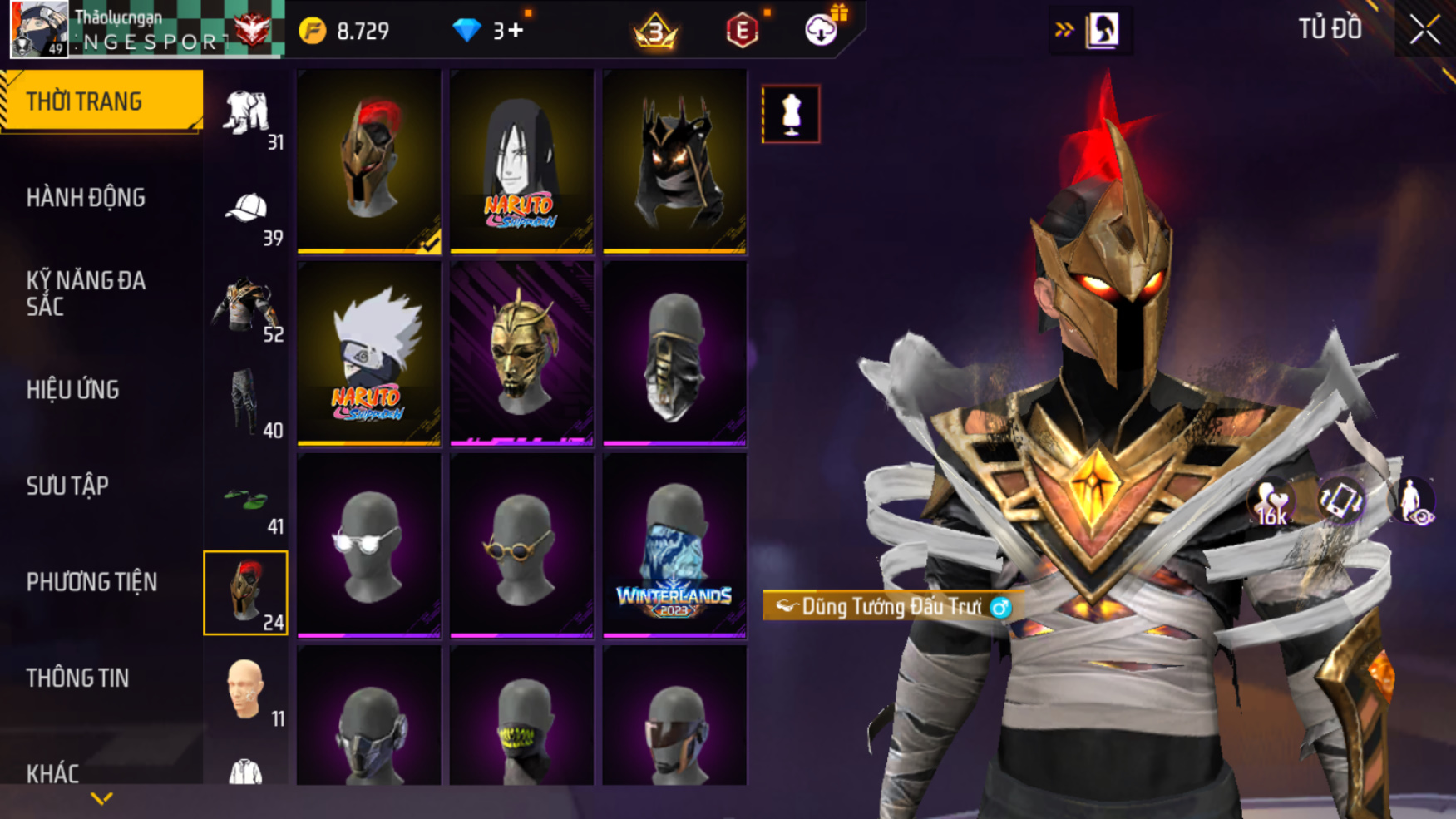Equip the Kakashi Naruto head item
The width and height of the screenshot is (1456, 819).
pyautogui.click(x=369, y=353)
